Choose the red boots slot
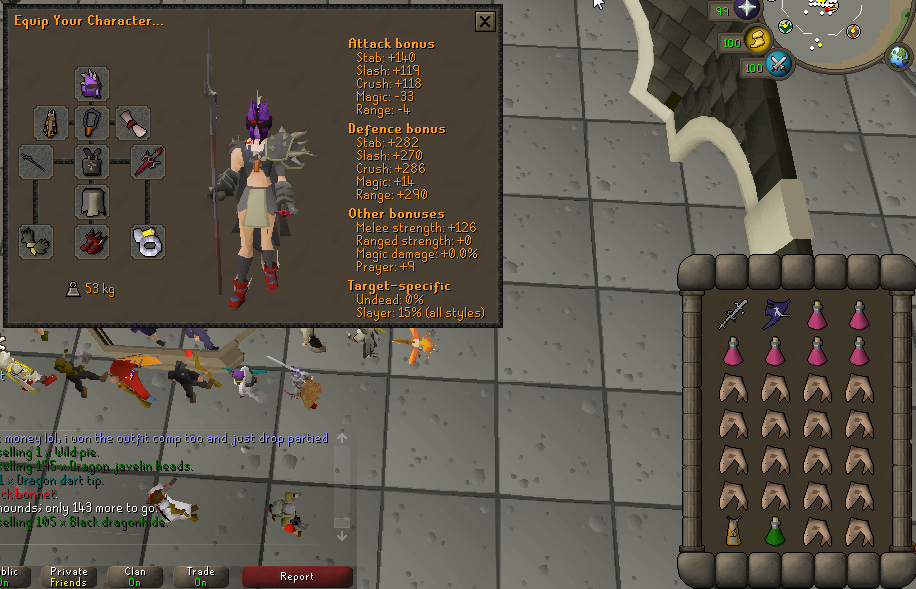916x589 pixels. tap(92, 241)
